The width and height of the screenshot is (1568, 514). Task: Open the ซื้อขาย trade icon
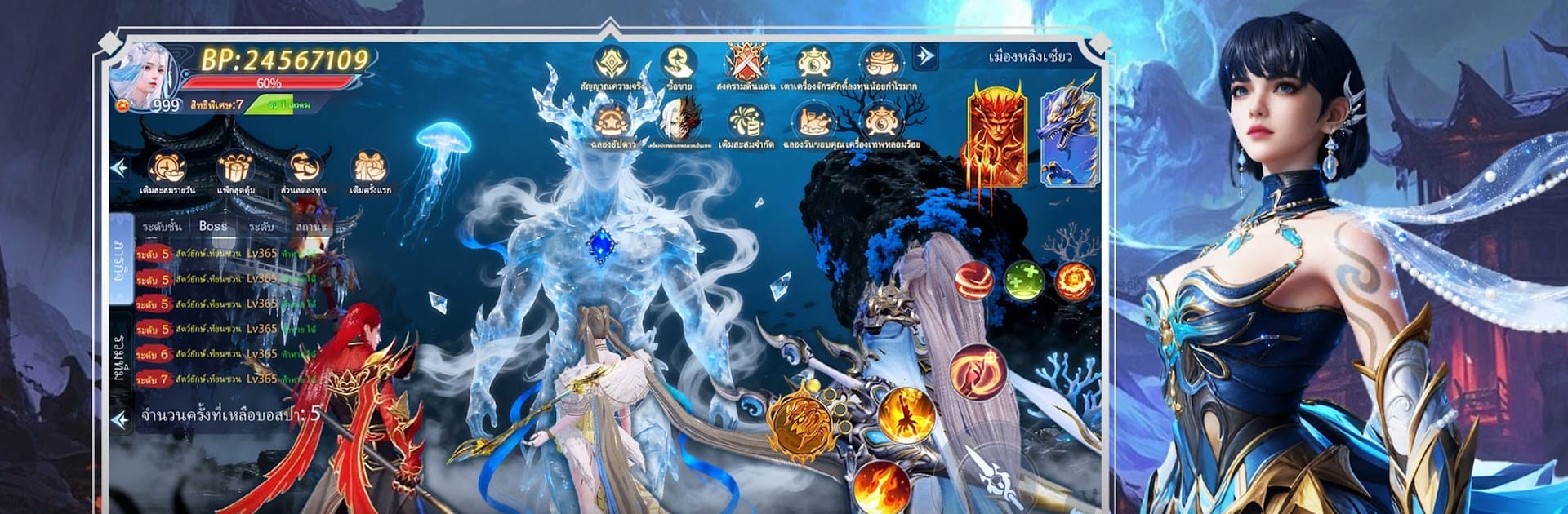pyautogui.click(x=679, y=64)
